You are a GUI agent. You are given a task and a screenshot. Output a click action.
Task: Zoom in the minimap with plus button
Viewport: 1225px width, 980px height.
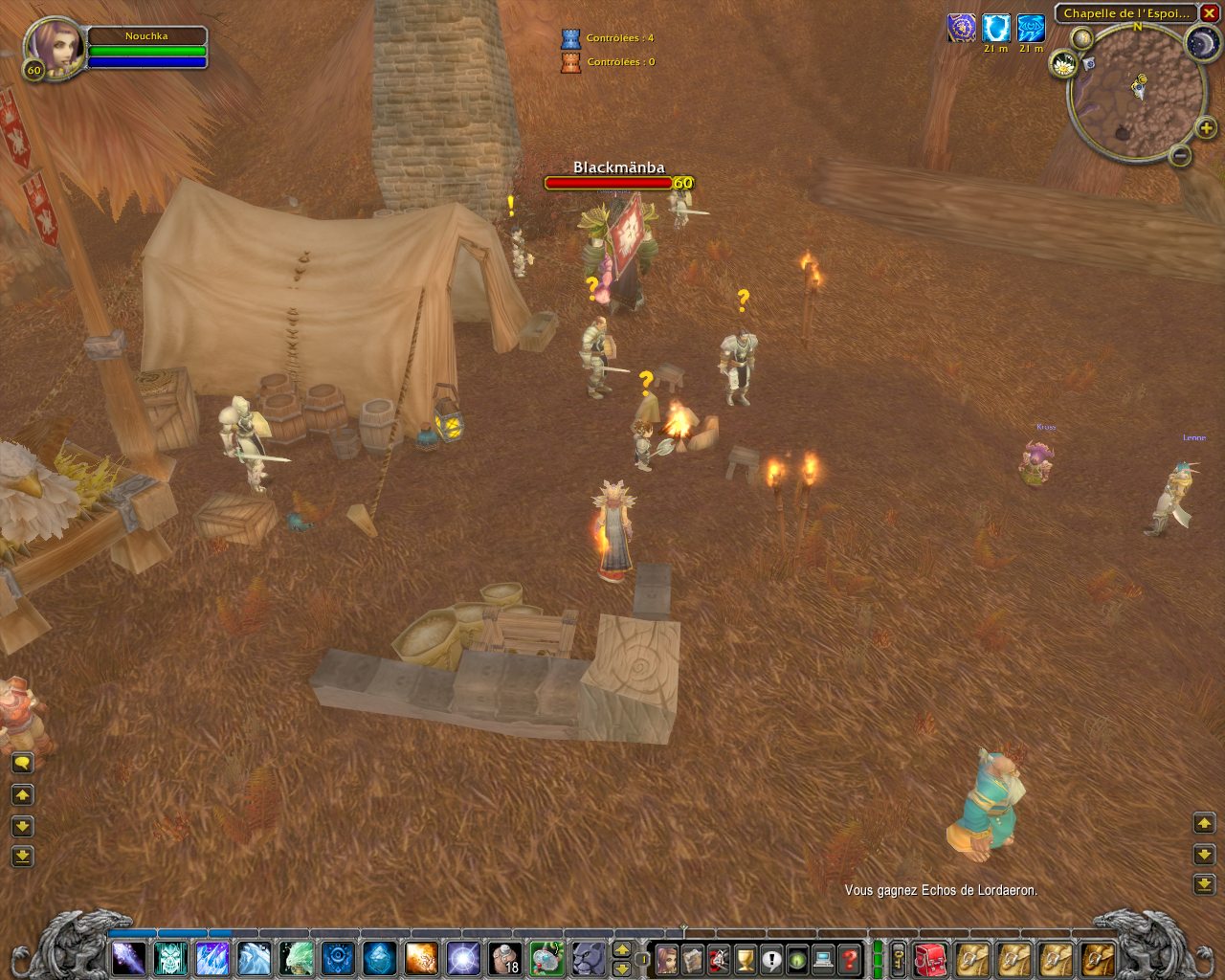click(1206, 128)
